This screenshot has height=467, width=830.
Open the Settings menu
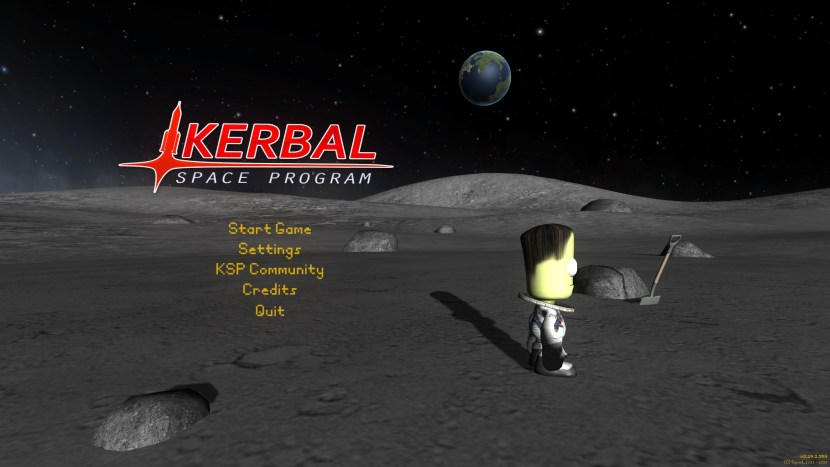point(269,249)
